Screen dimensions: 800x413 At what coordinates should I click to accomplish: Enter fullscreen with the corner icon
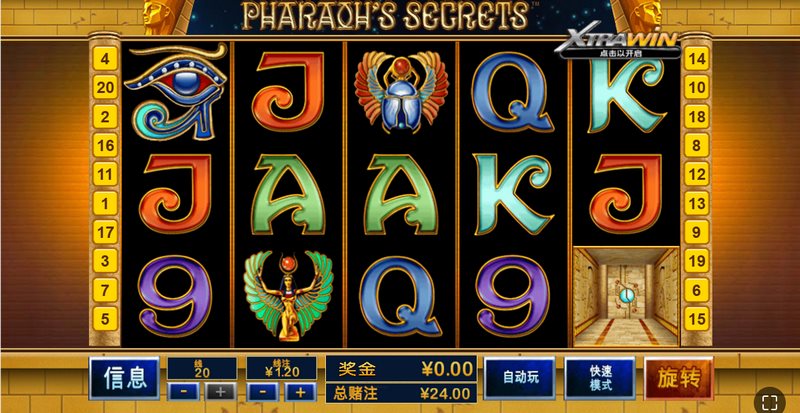tap(769, 402)
